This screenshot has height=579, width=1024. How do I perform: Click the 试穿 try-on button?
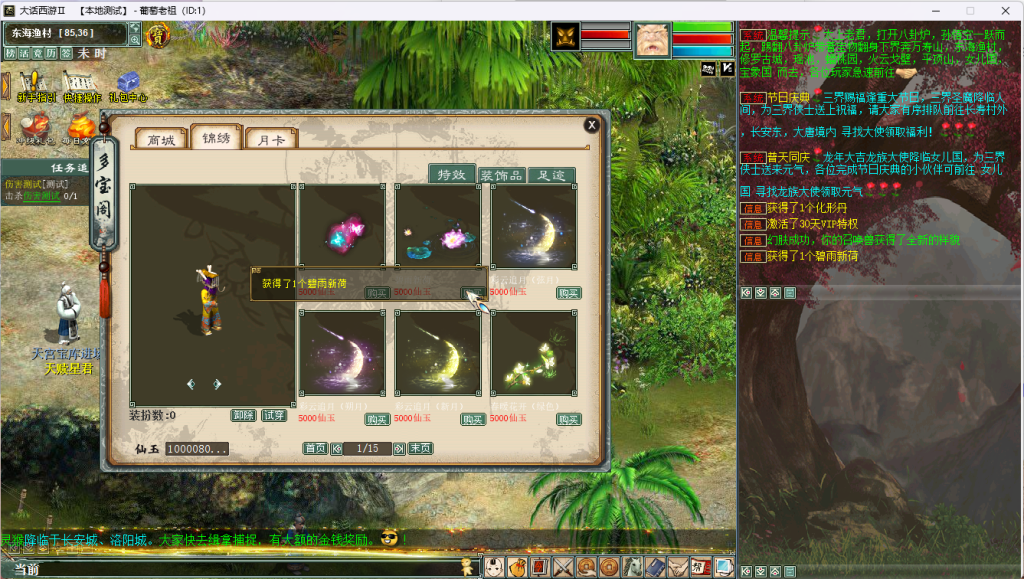[x=273, y=415]
